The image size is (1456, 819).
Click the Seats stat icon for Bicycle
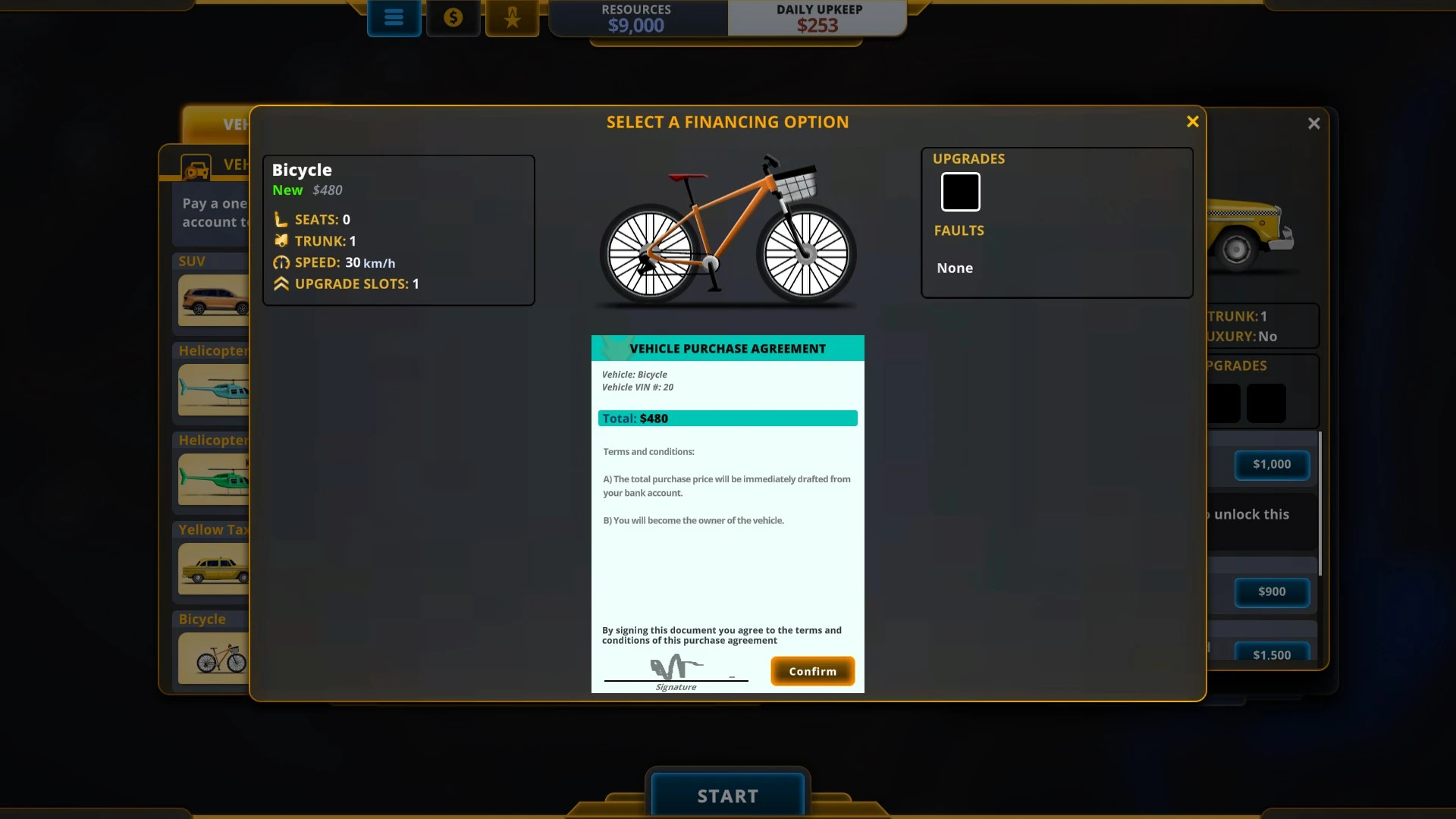pyautogui.click(x=281, y=219)
